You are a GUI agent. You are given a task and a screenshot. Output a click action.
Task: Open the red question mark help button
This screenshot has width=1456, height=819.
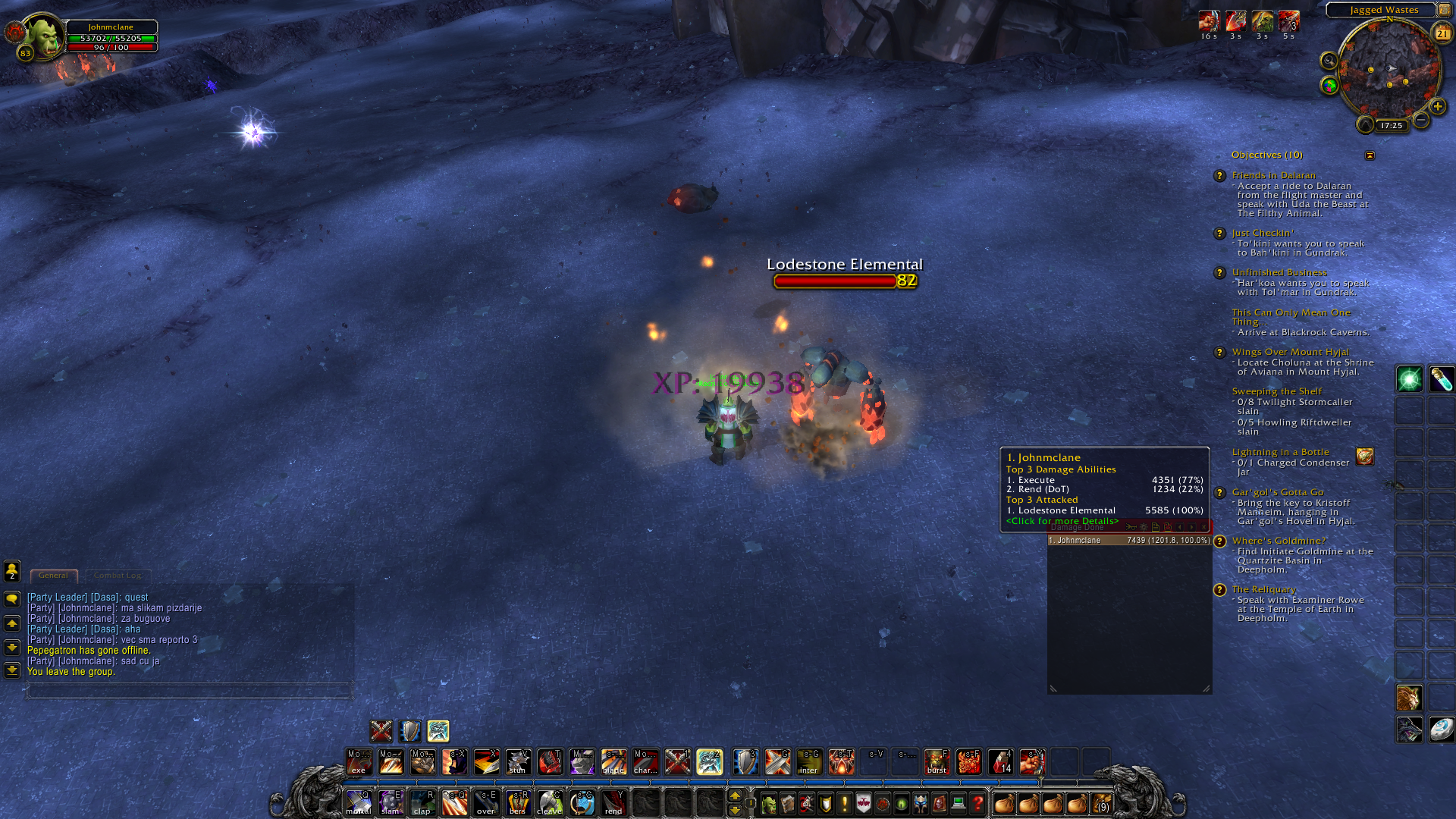pyautogui.click(x=977, y=803)
